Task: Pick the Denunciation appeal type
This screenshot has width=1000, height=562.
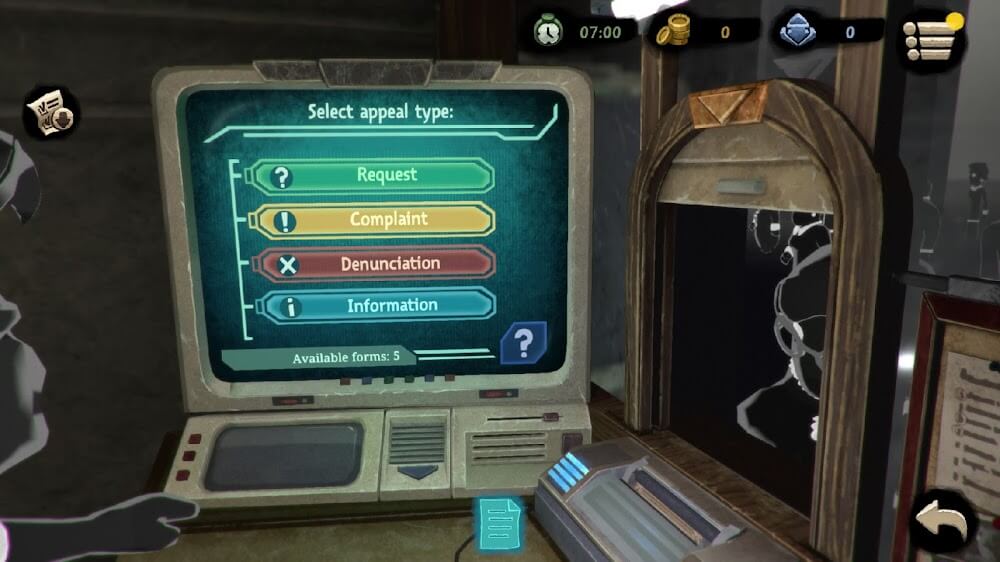Action: click(372, 264)
